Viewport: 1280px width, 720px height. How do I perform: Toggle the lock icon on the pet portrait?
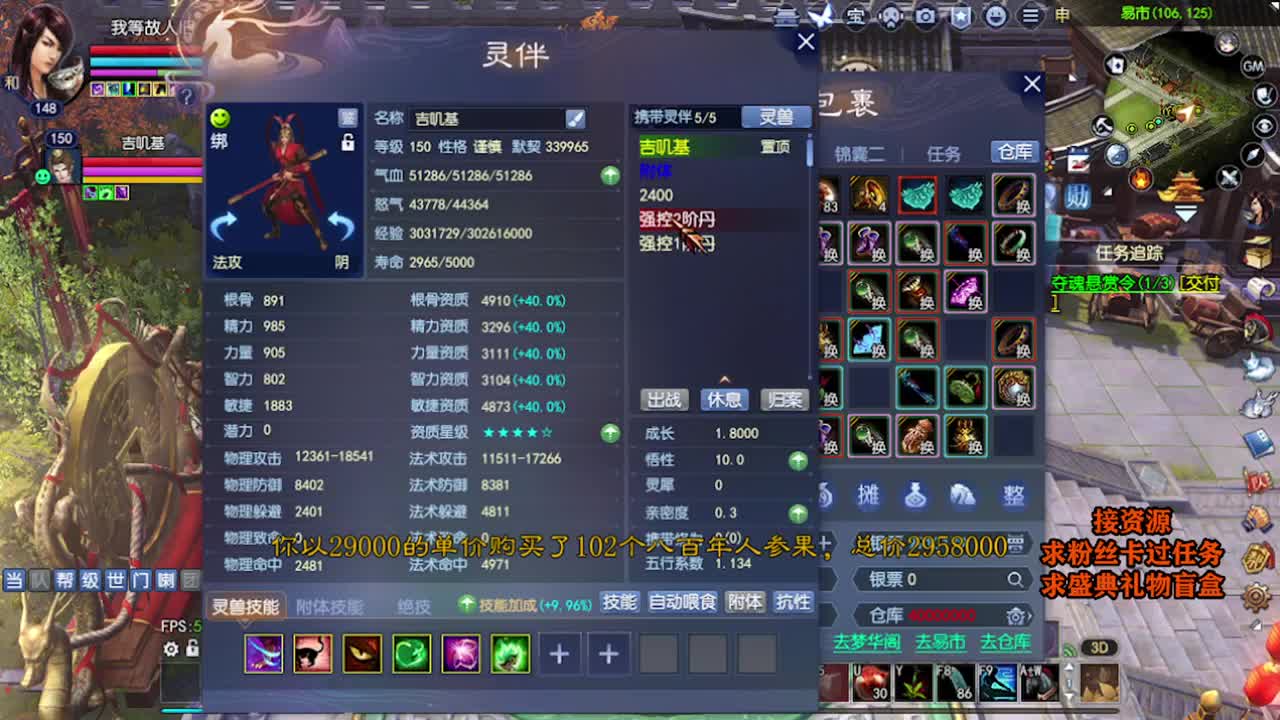click(348, 144)
